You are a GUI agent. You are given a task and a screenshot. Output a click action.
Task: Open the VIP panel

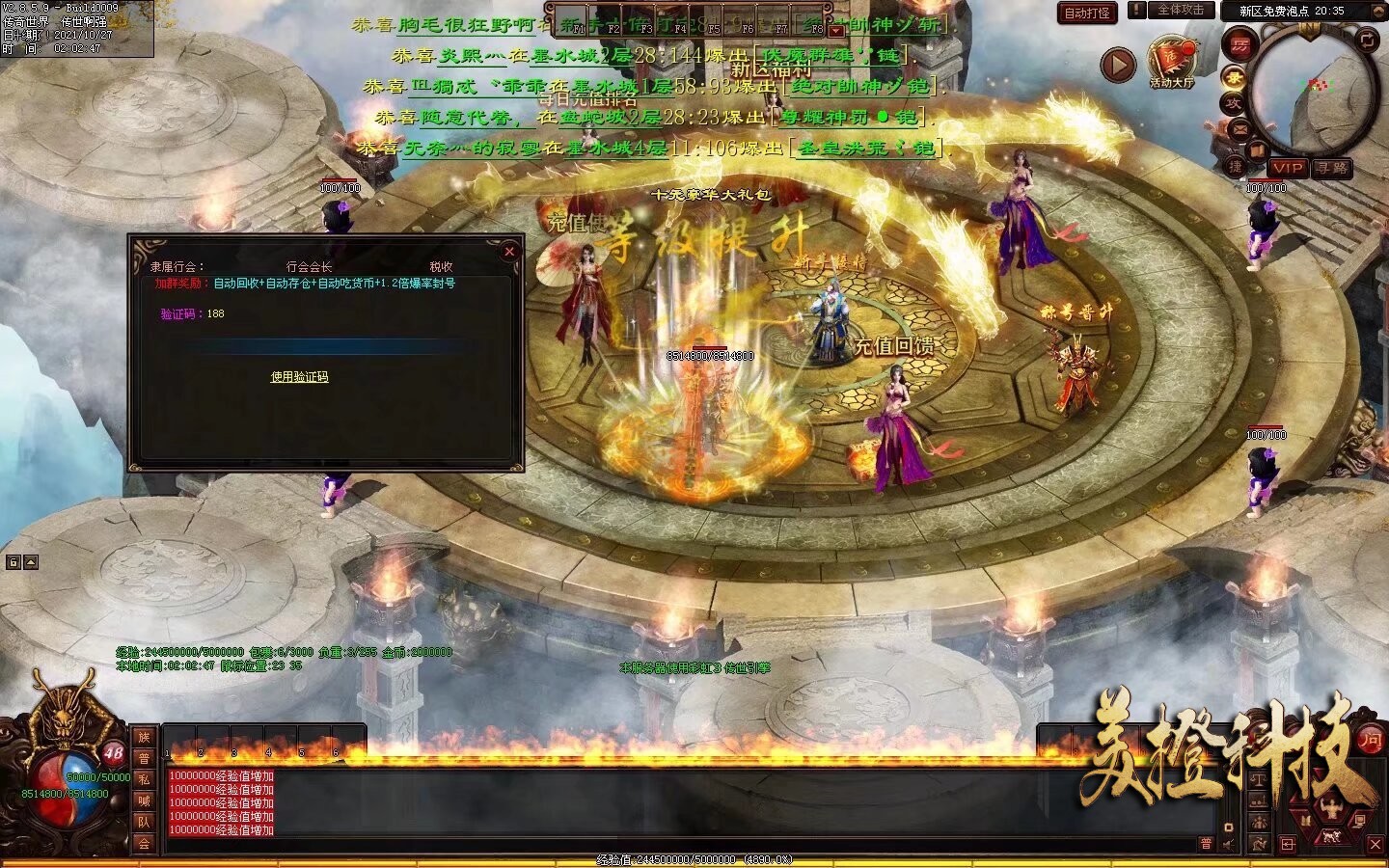click(1287, 168)
